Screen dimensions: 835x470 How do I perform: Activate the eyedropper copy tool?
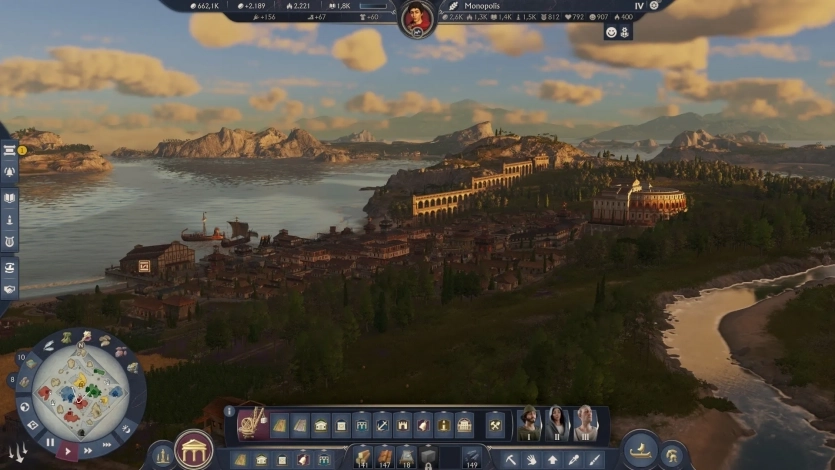tap(574, 460)
